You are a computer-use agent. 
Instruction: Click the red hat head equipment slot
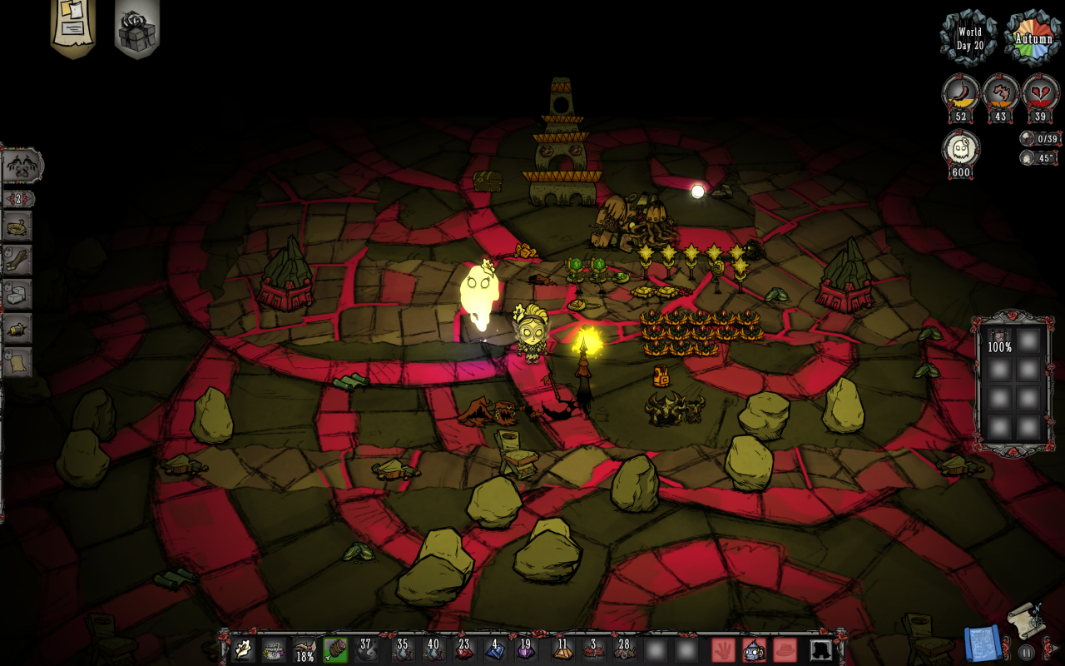tap(785, 650)
